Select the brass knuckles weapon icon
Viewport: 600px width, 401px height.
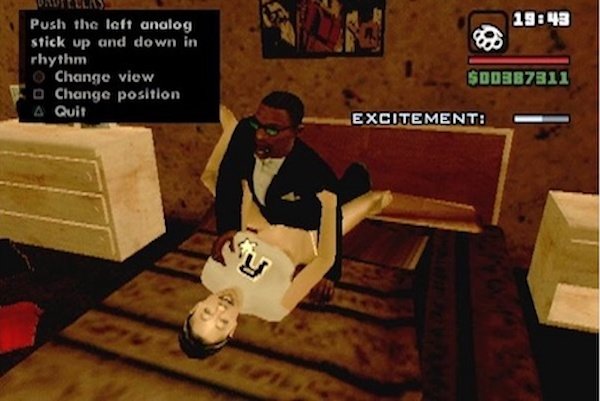point(488,33)
